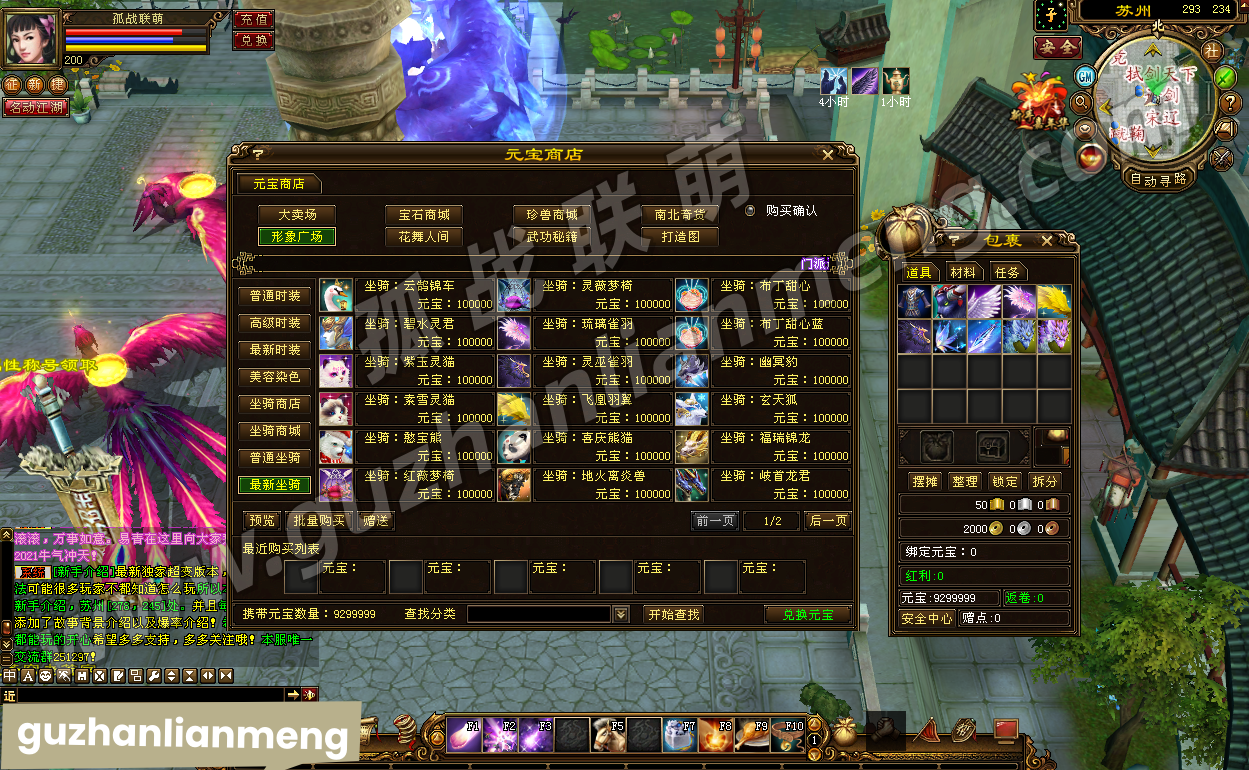Screen dimensions: 1249x770
Task: Click the 批量购买 bulk buy button
Action: tap(319, 521)
